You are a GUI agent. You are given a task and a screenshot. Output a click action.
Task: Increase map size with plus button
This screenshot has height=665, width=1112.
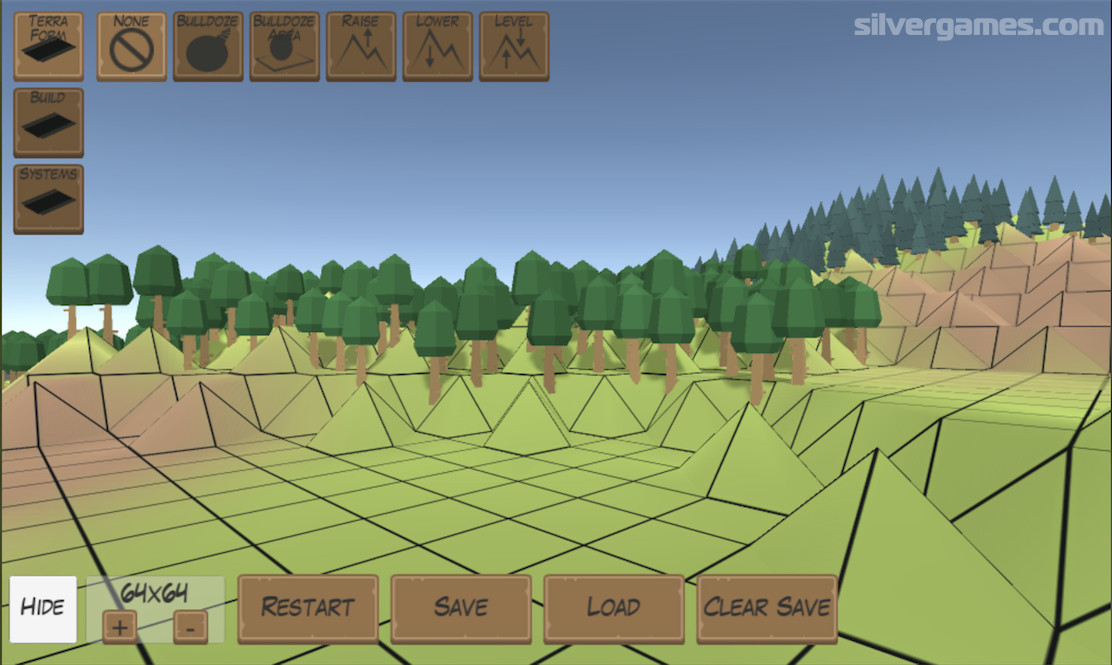point(120,627)
